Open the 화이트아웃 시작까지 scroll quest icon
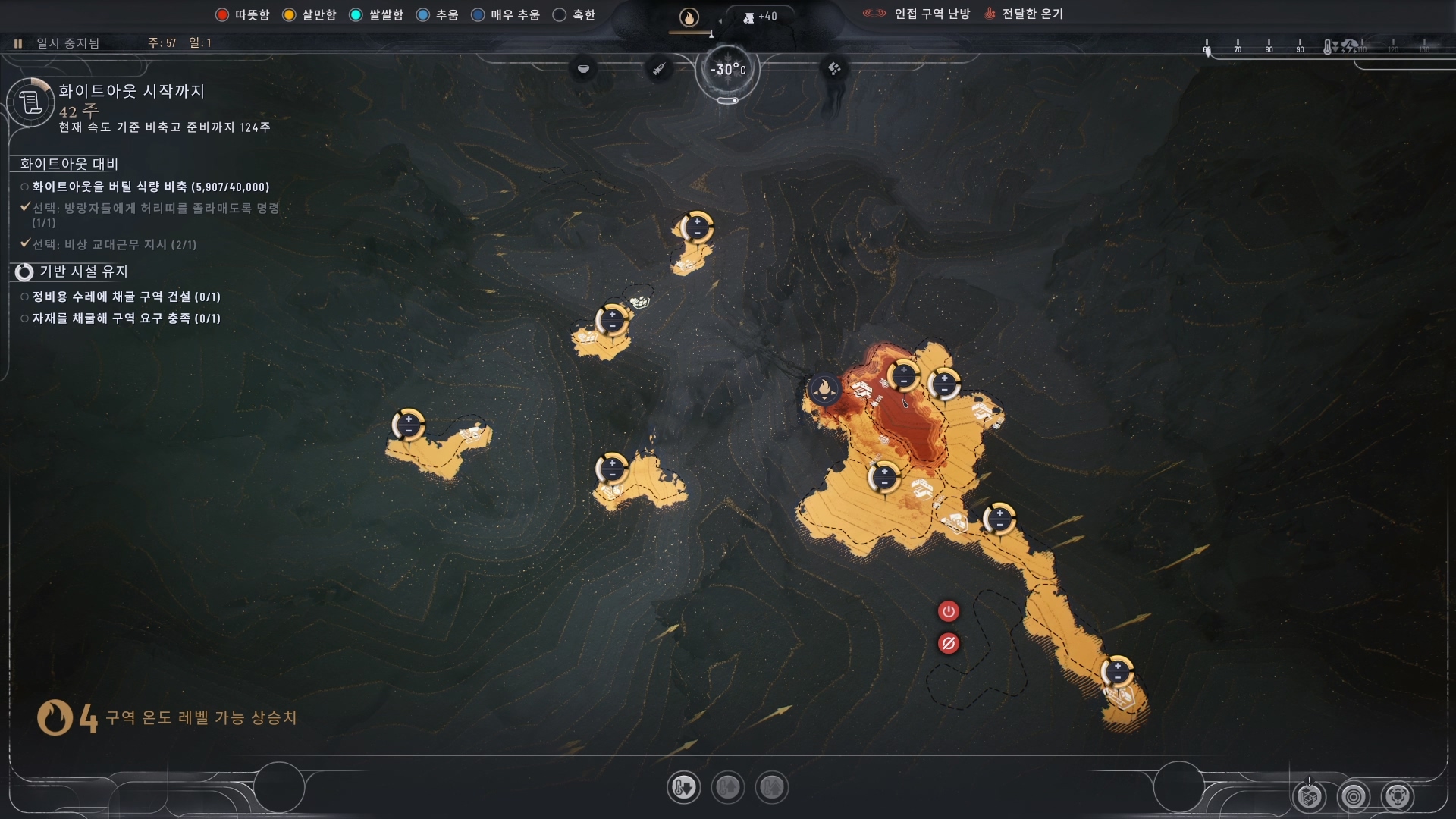 (x=30, y=102)
